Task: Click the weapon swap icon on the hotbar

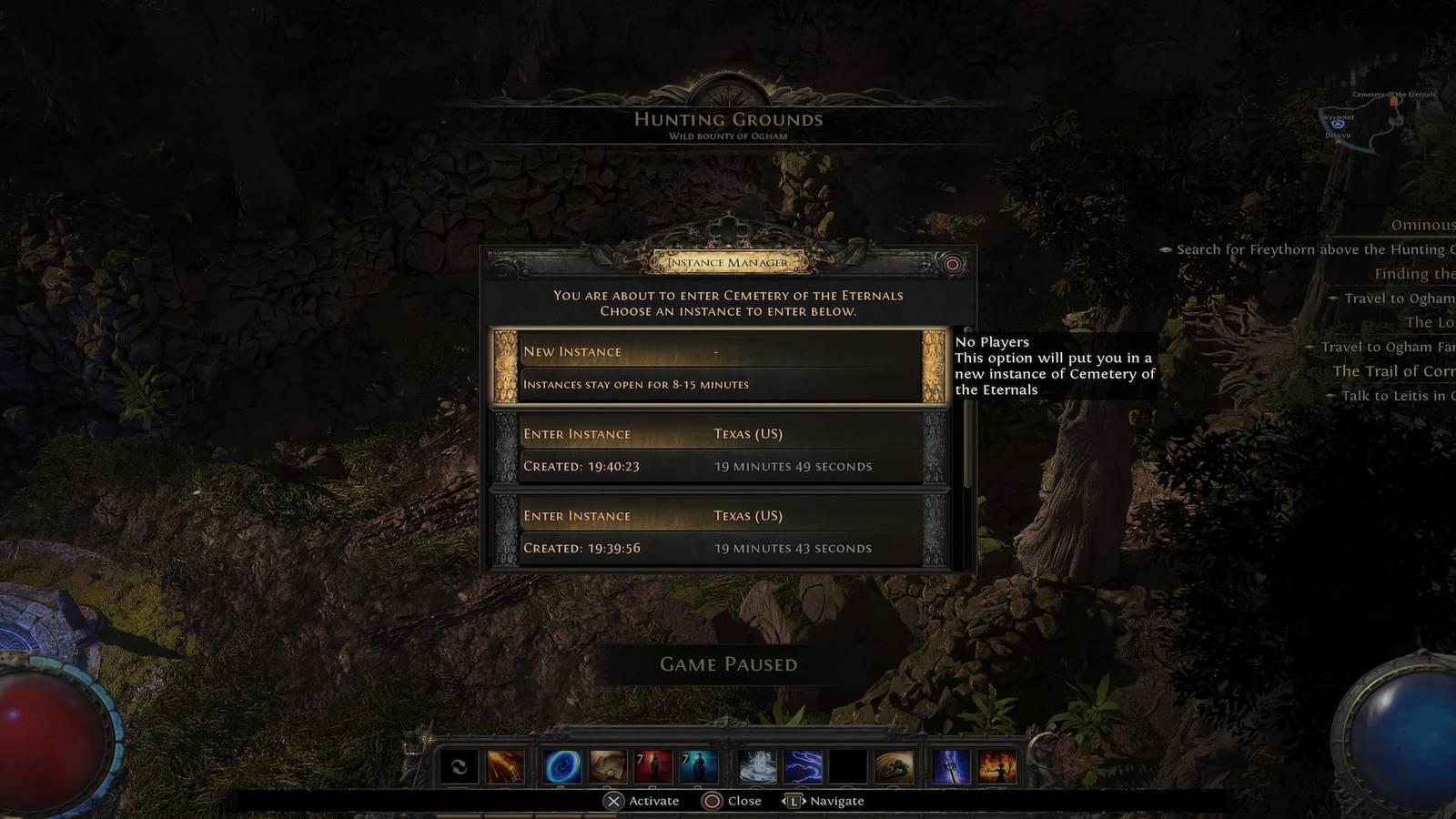Action: coord(460,767)
